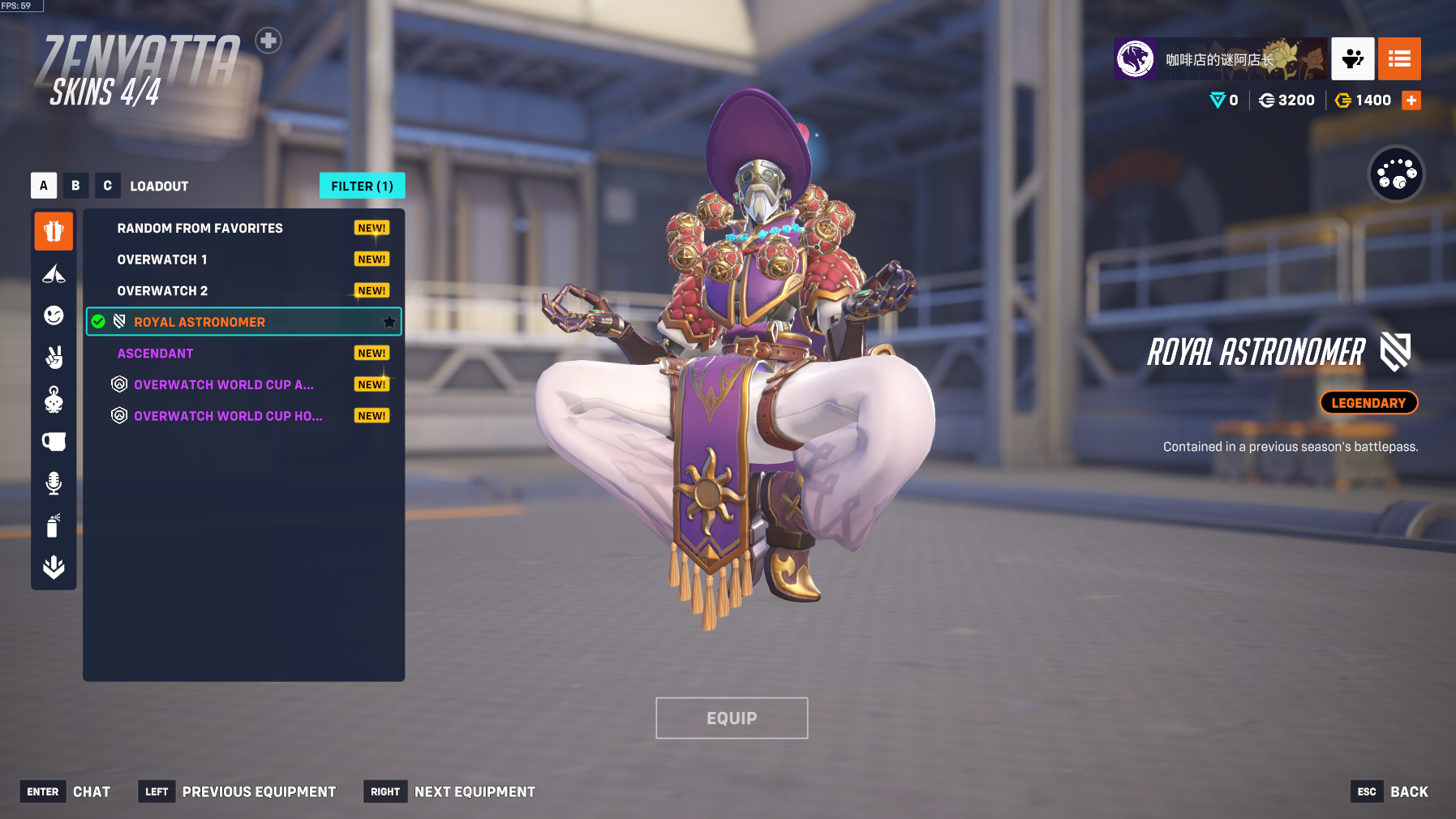This screenshot has height=819, width=1456.
Task: Select the Ascendant skin
Action: [155, 354]
